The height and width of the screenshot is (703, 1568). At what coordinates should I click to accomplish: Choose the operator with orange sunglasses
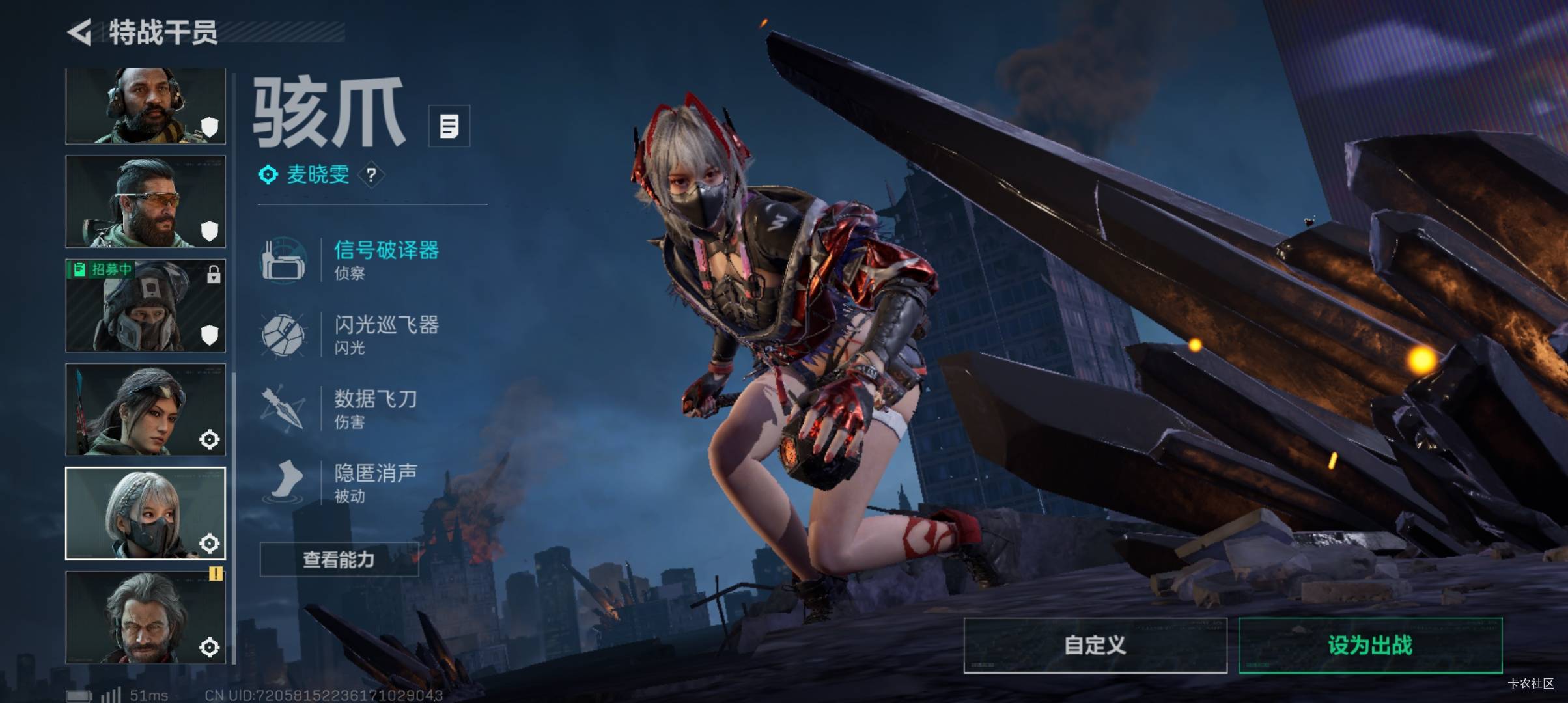click(x=145, y=202)
